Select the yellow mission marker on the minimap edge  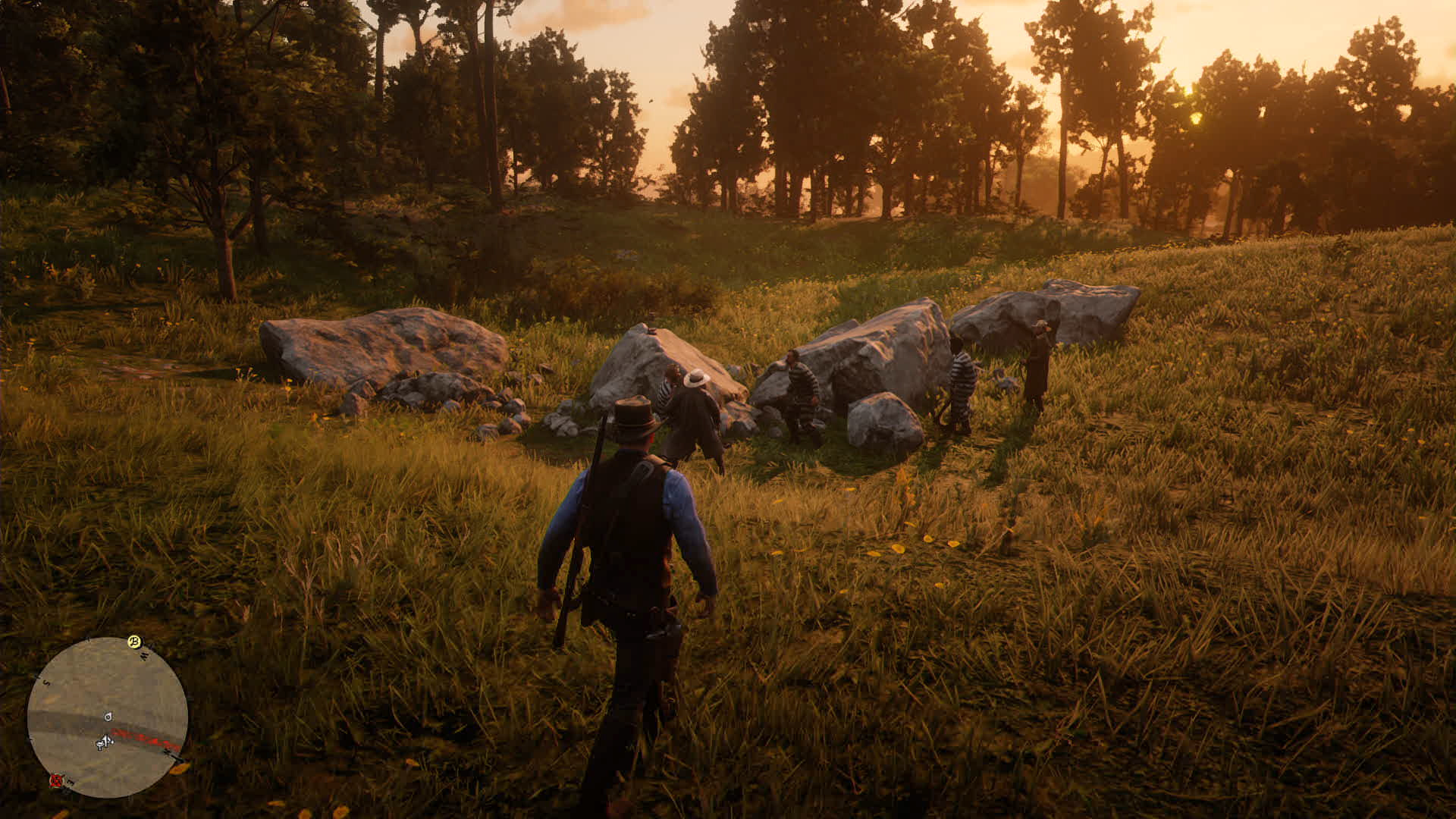[x=135, y=642]
